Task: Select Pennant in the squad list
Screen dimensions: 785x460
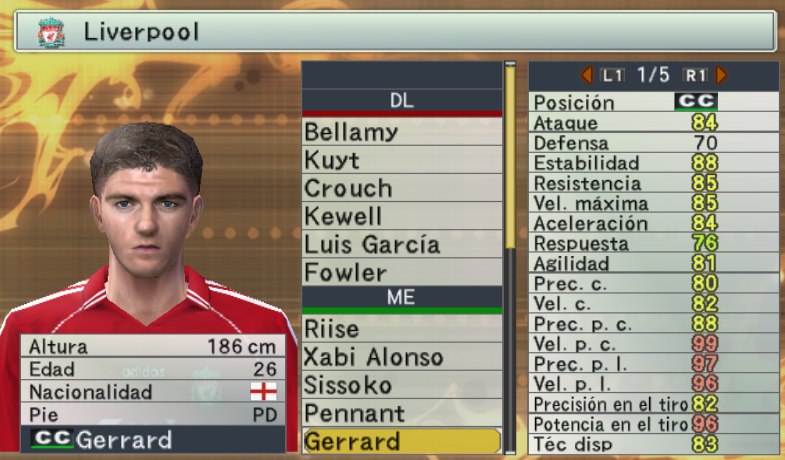Action: 401,413
